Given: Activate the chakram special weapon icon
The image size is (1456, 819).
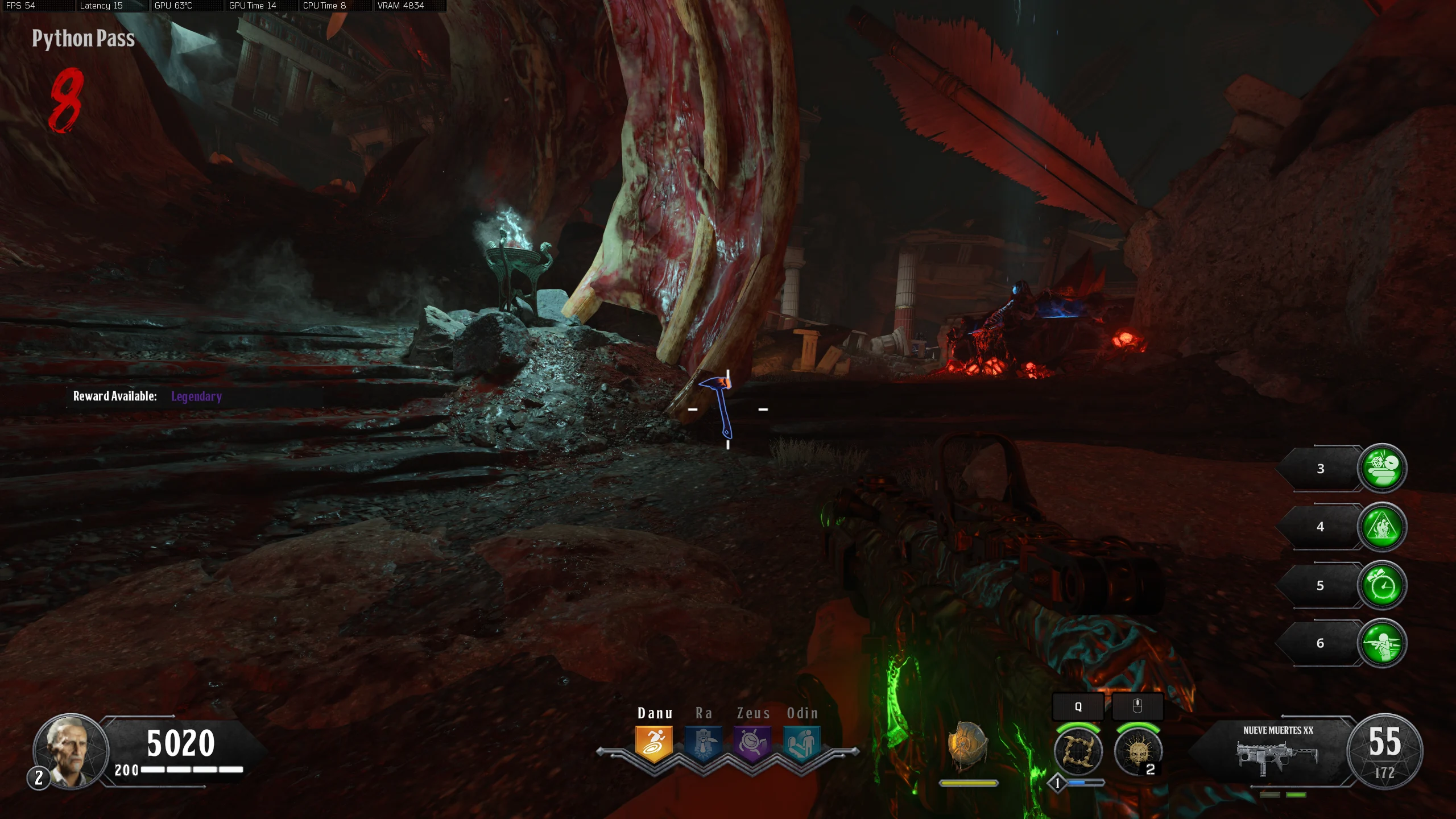Looking at the screenshot, I should (1078, 752).
